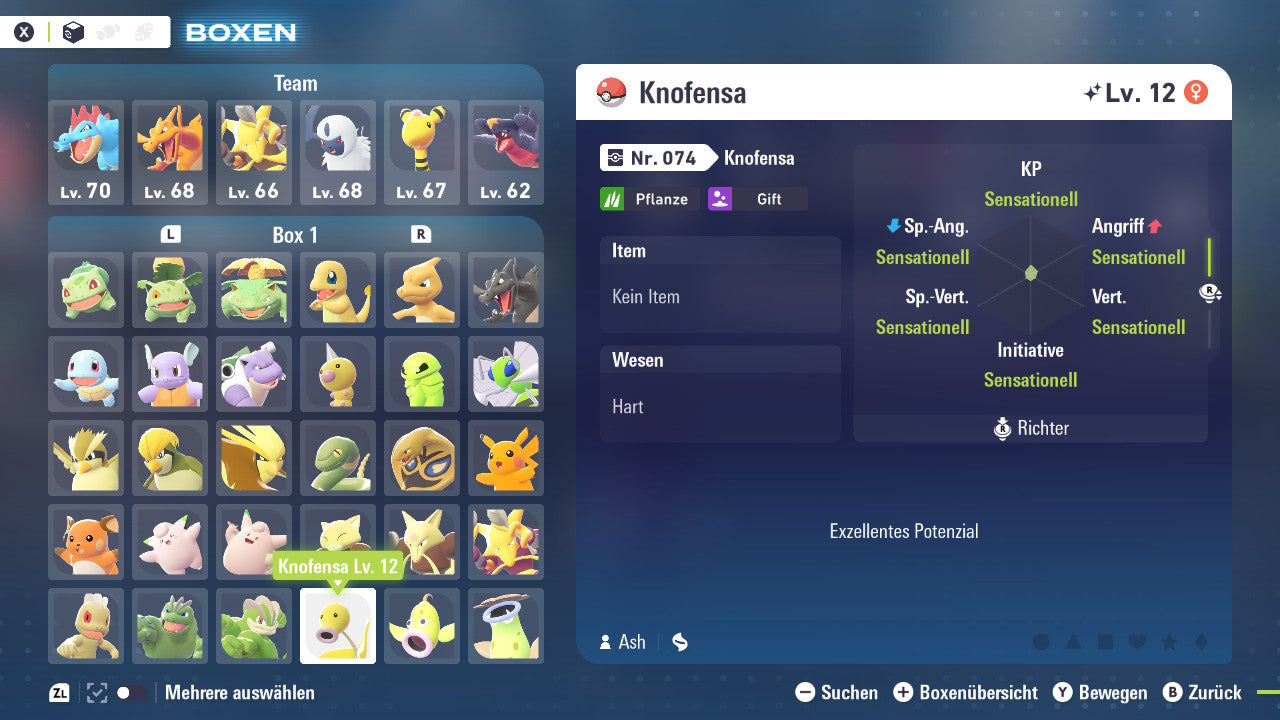Toggle the heart marking for Knofensa
Viewport: 1280px width, 720px height.
tap(1135, 641)
